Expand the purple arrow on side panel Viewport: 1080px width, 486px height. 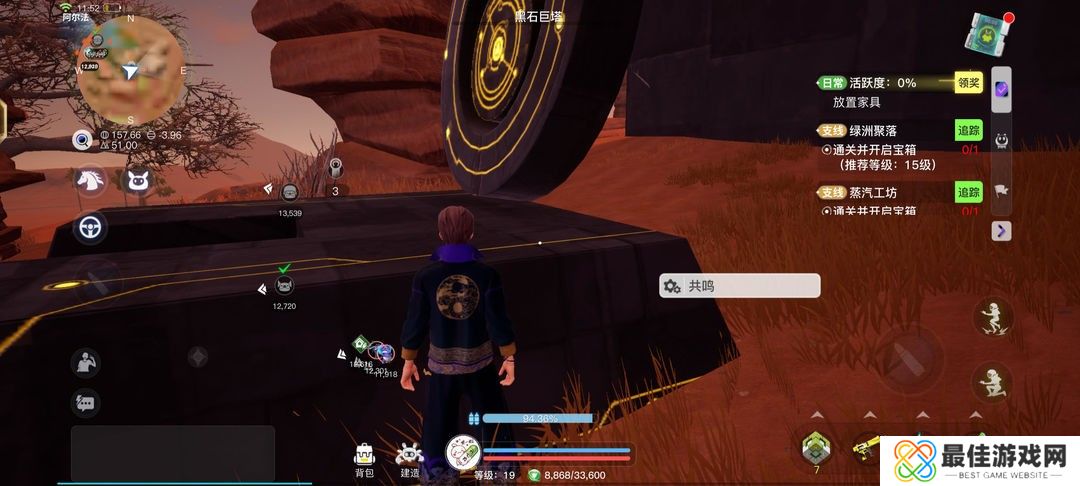coord(1002,231)
